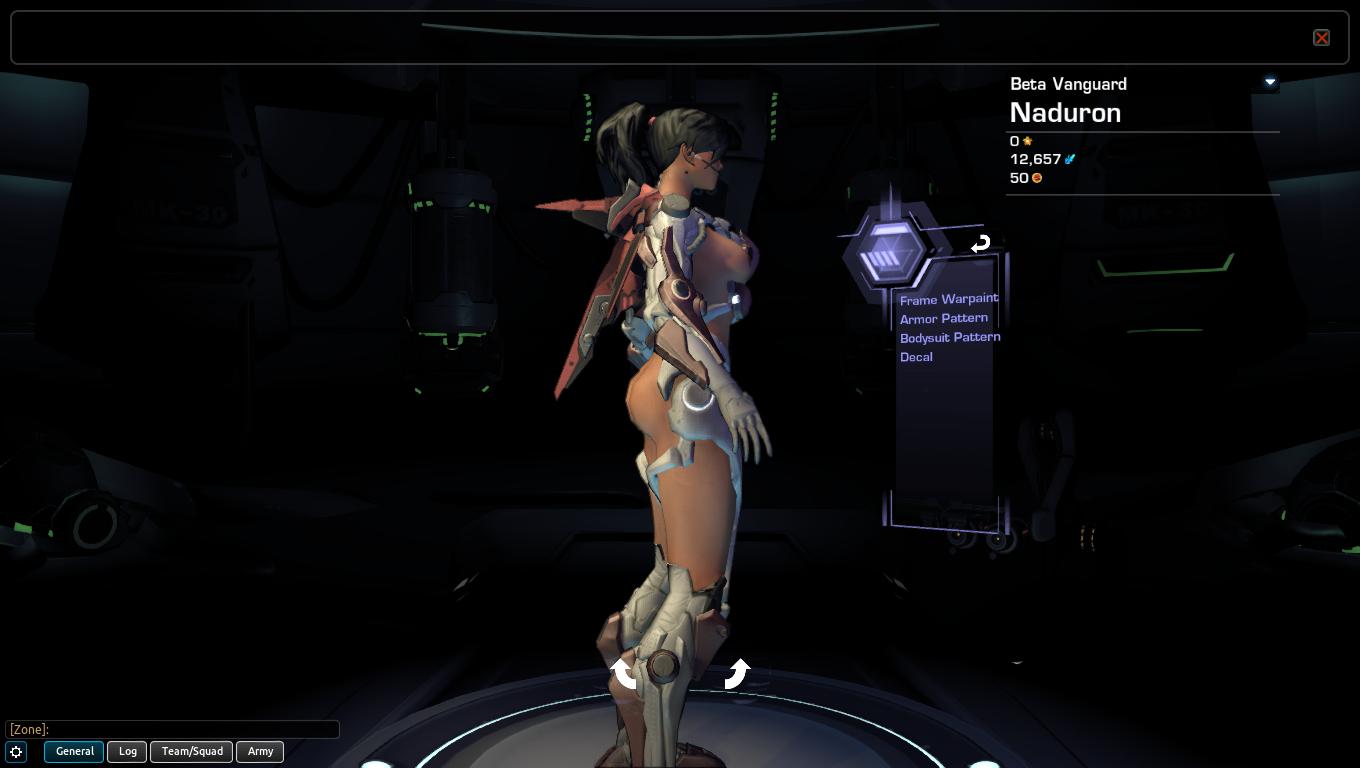The image size is (1360, 768).
Task: Expand the dropdown arrow beside Beta Vanguard
Action: pyautogui.click(x=1270, y=82)
